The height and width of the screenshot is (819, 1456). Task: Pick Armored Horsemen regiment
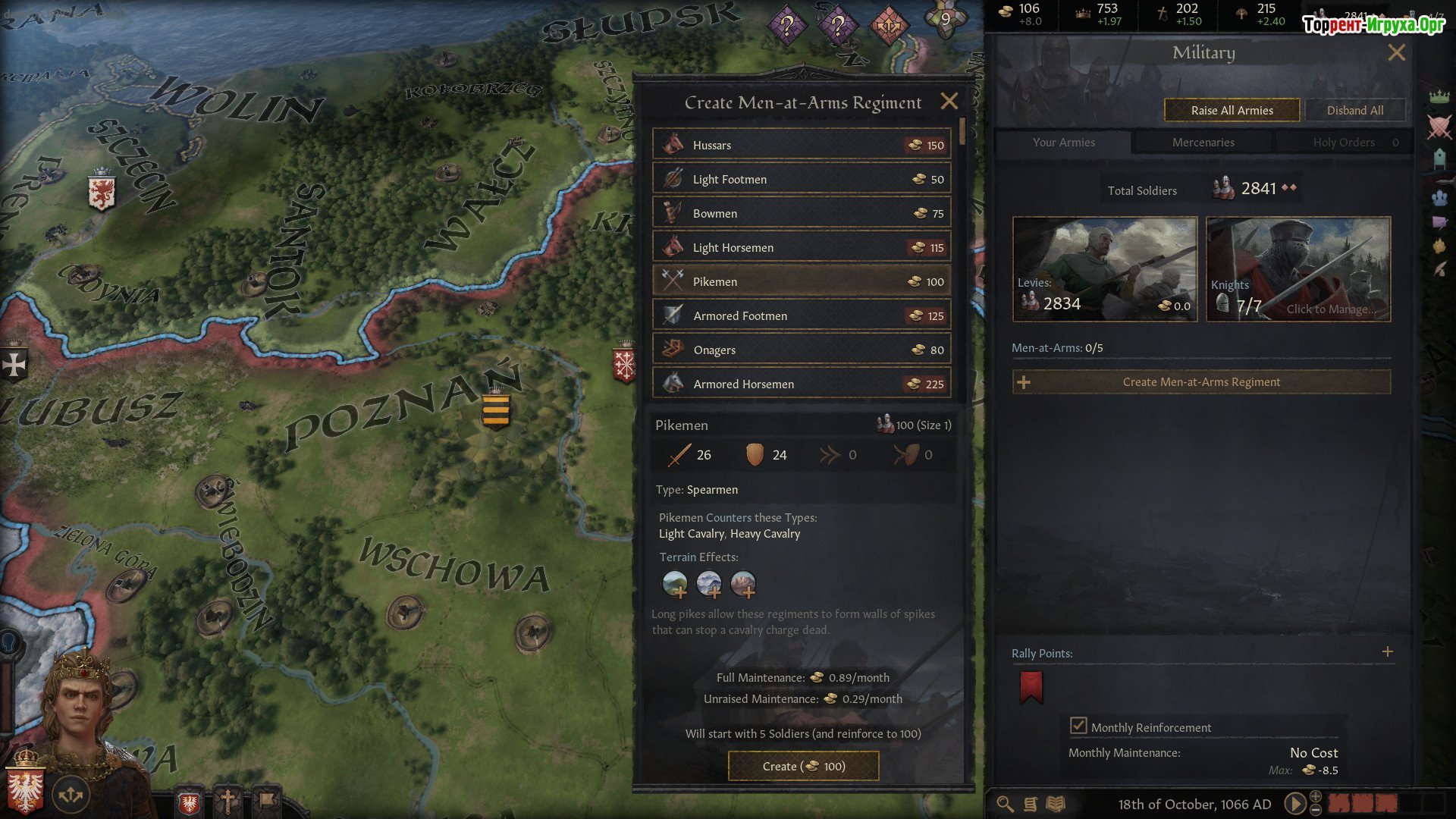[802, 384]
